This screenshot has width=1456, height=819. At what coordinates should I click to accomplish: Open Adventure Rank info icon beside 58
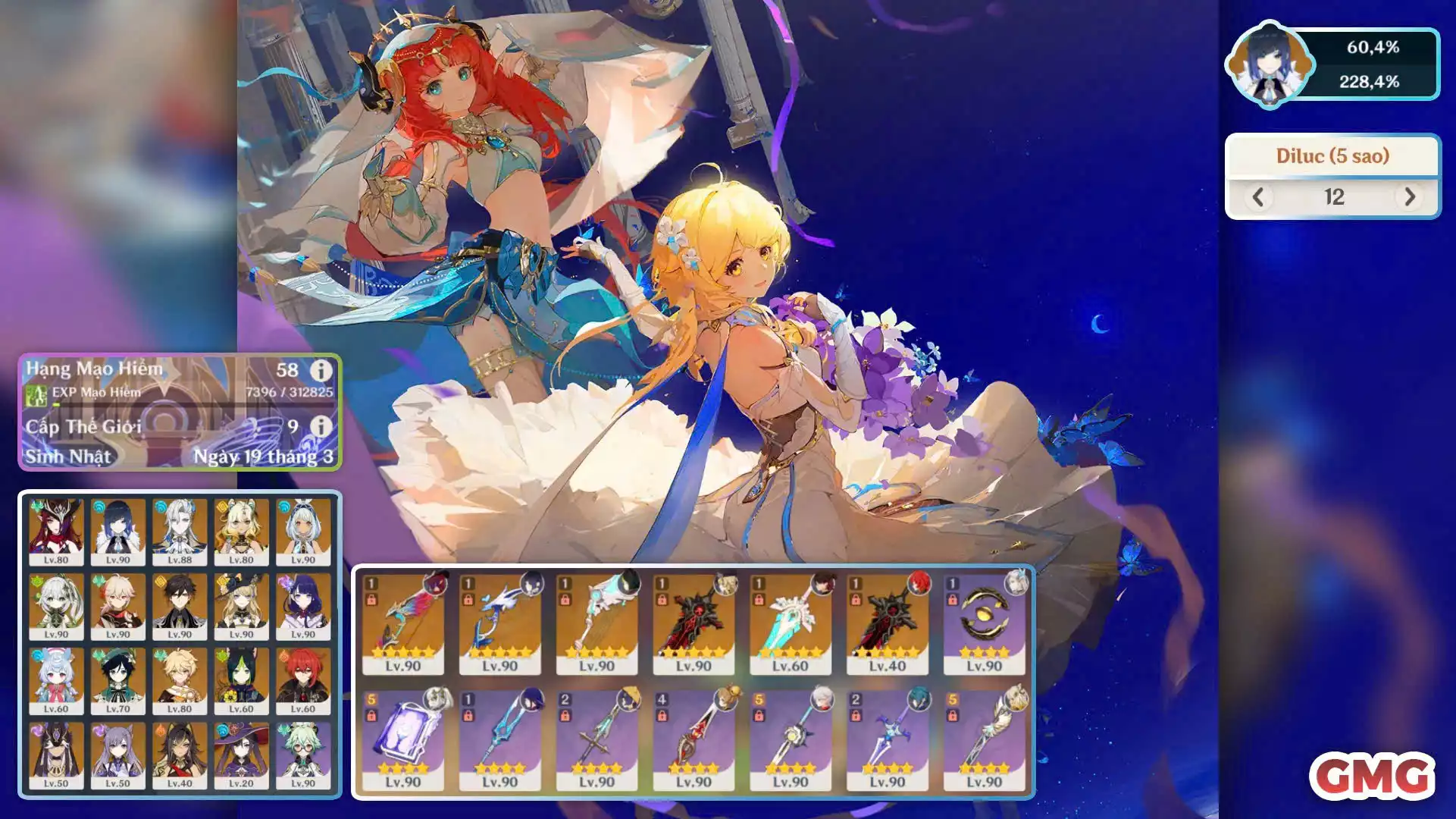coord(321,370)
